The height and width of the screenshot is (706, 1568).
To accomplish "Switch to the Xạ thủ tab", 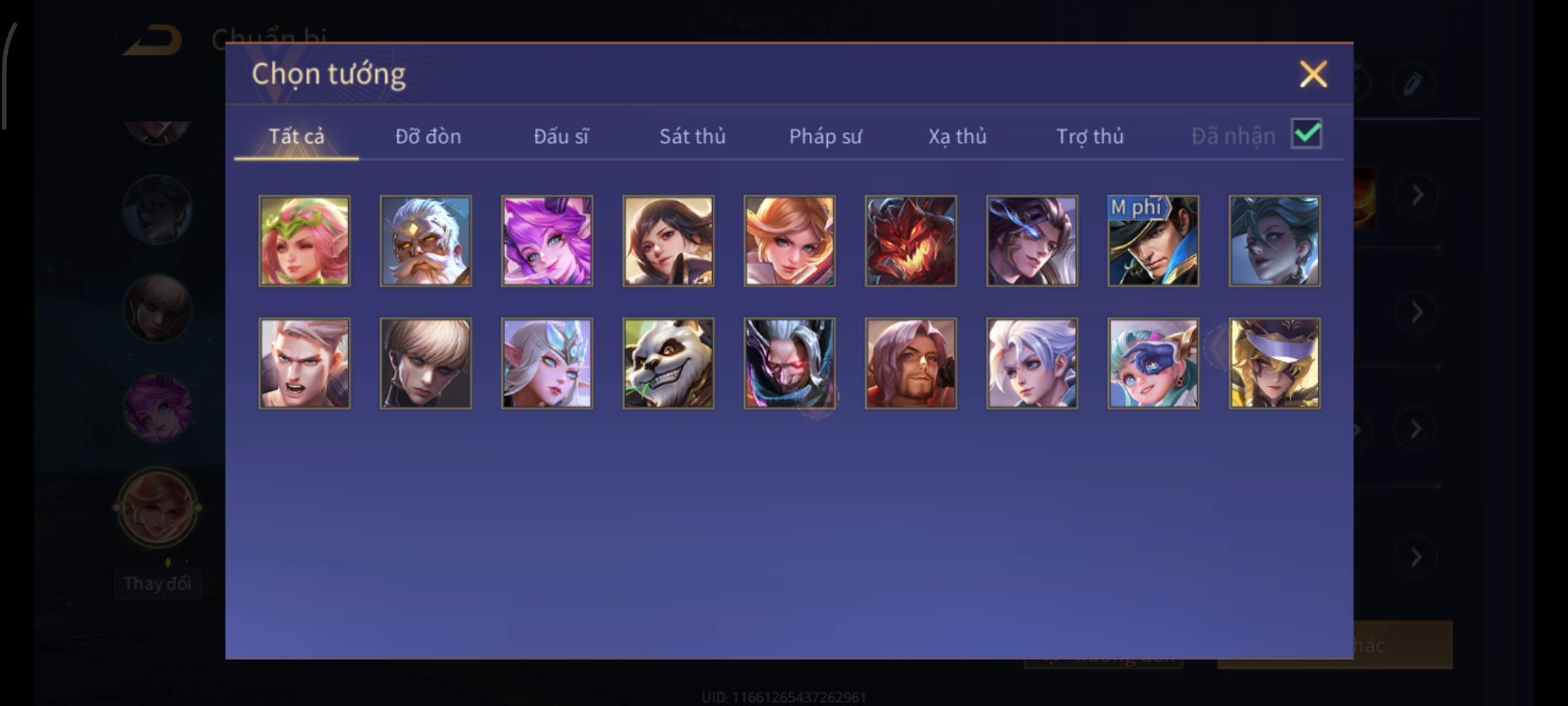I will coord(957,136).
